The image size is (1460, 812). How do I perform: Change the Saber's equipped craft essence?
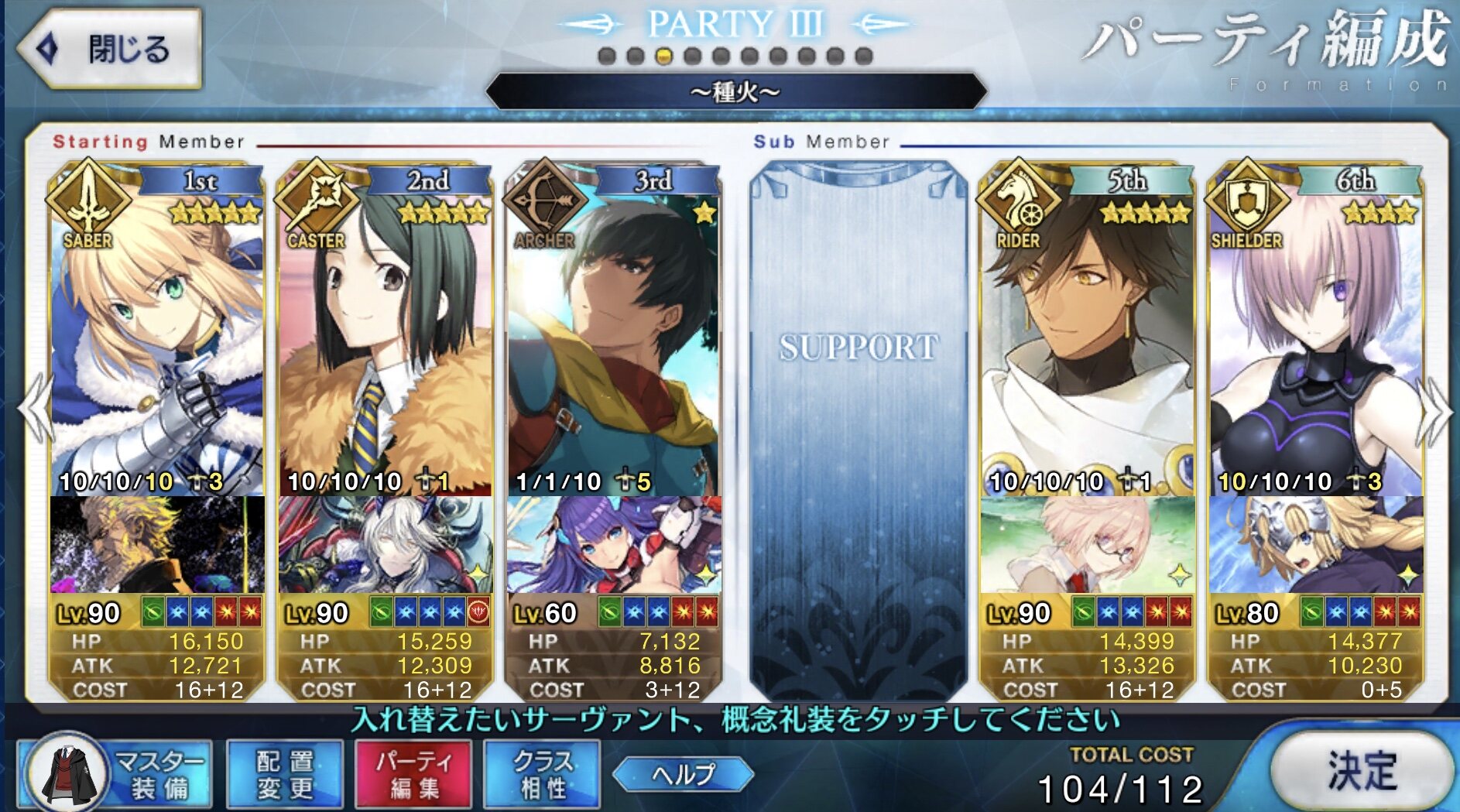pyautogui.click(x=157, y=545)
